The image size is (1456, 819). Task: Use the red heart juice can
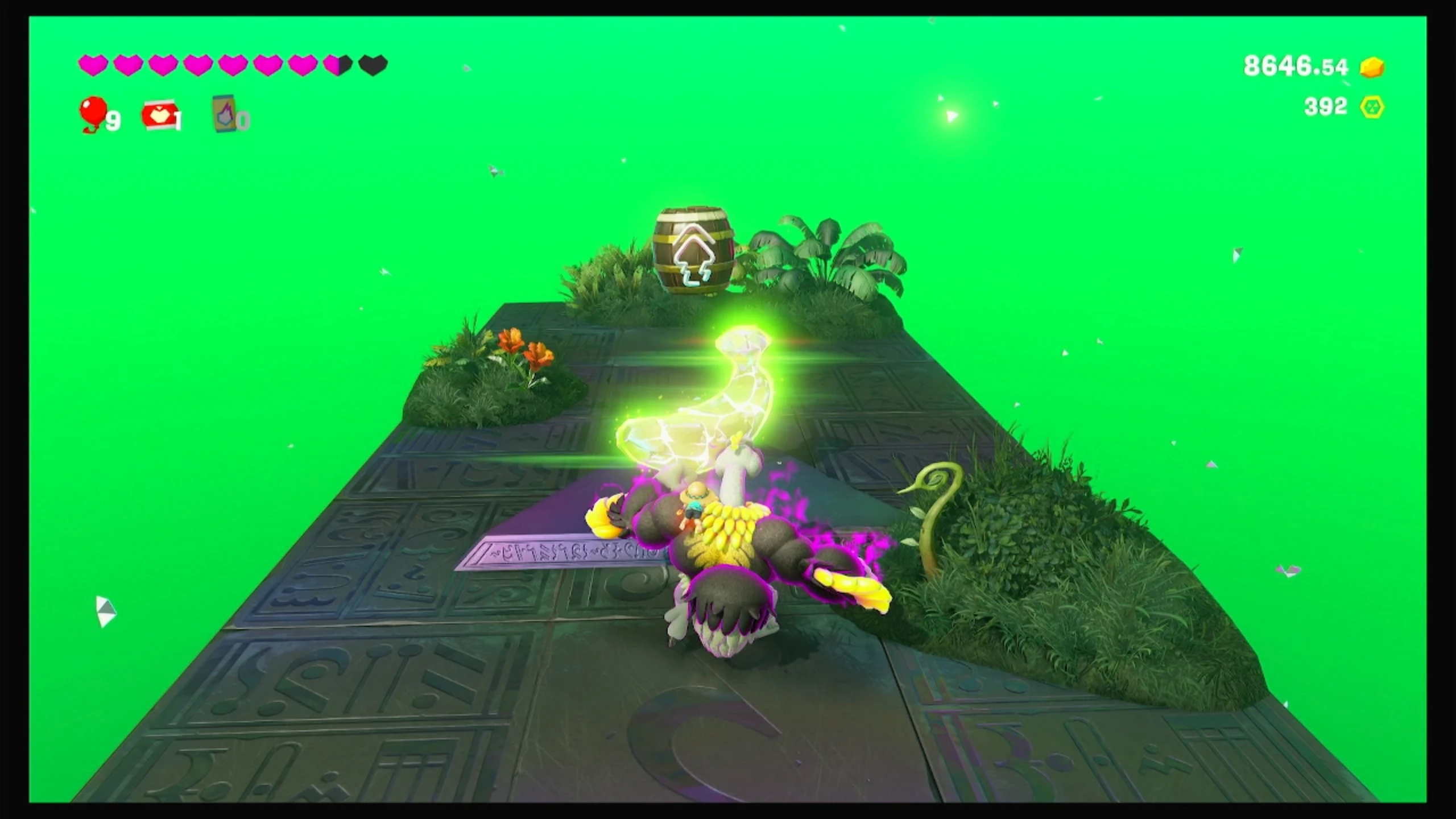tap(160, 115)
